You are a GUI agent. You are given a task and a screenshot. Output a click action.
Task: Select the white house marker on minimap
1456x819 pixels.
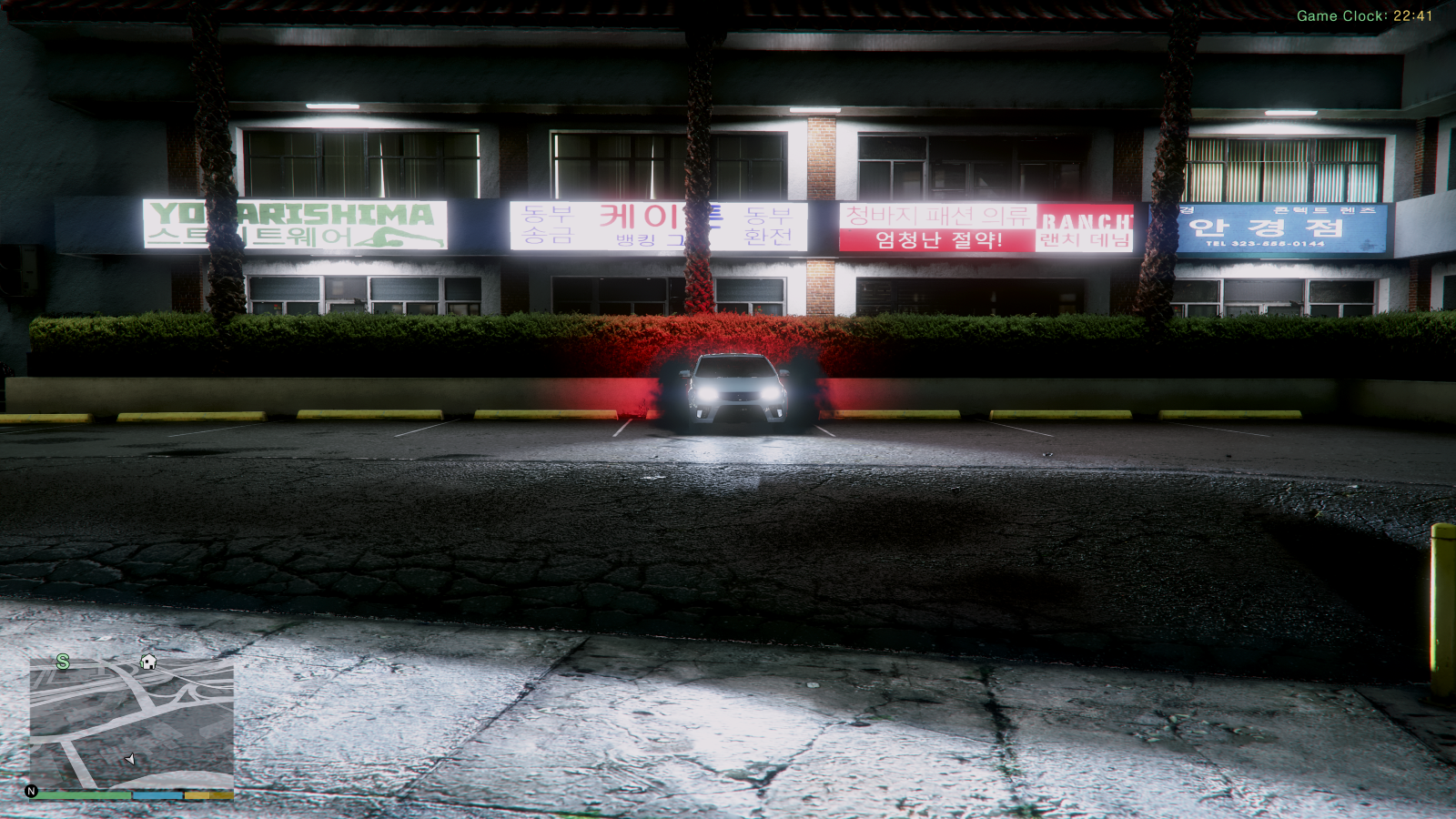pos(148,662)
